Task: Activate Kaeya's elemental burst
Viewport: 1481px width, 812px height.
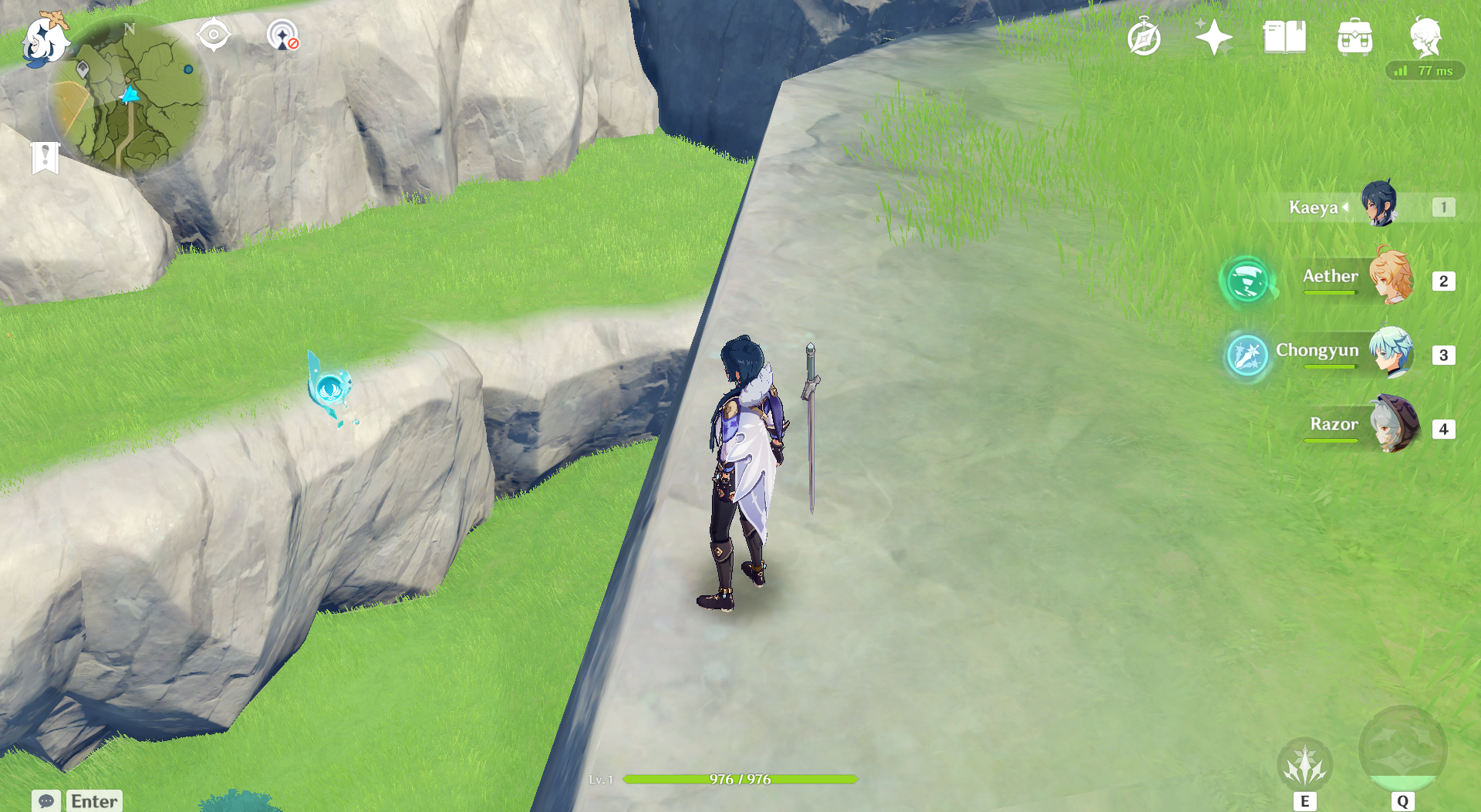Action: 1402,750
